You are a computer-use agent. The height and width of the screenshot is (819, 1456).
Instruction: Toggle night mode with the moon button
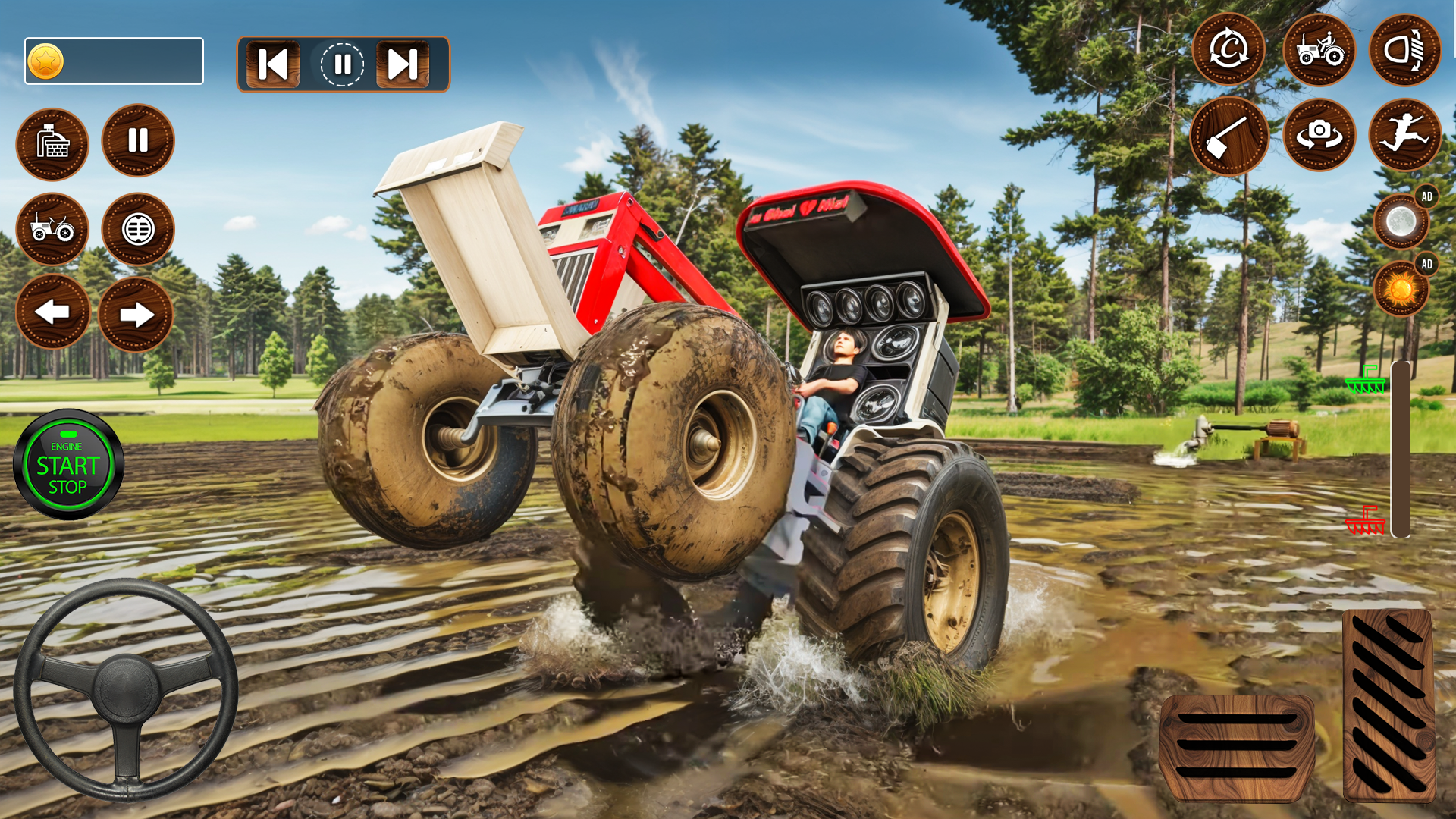click(x=1401, y=221)
